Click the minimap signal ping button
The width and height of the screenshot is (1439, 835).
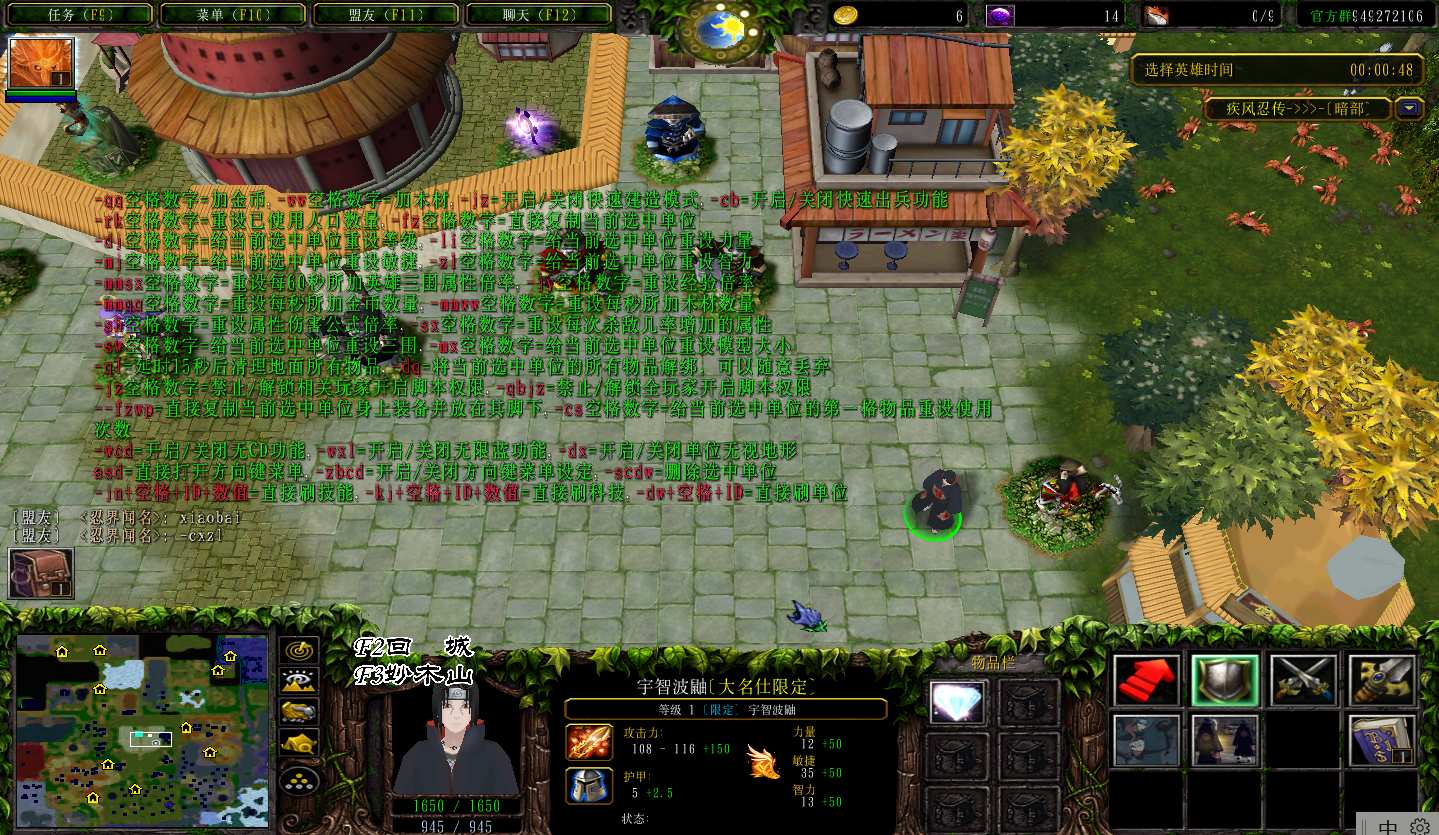click(x=299, y=650)
